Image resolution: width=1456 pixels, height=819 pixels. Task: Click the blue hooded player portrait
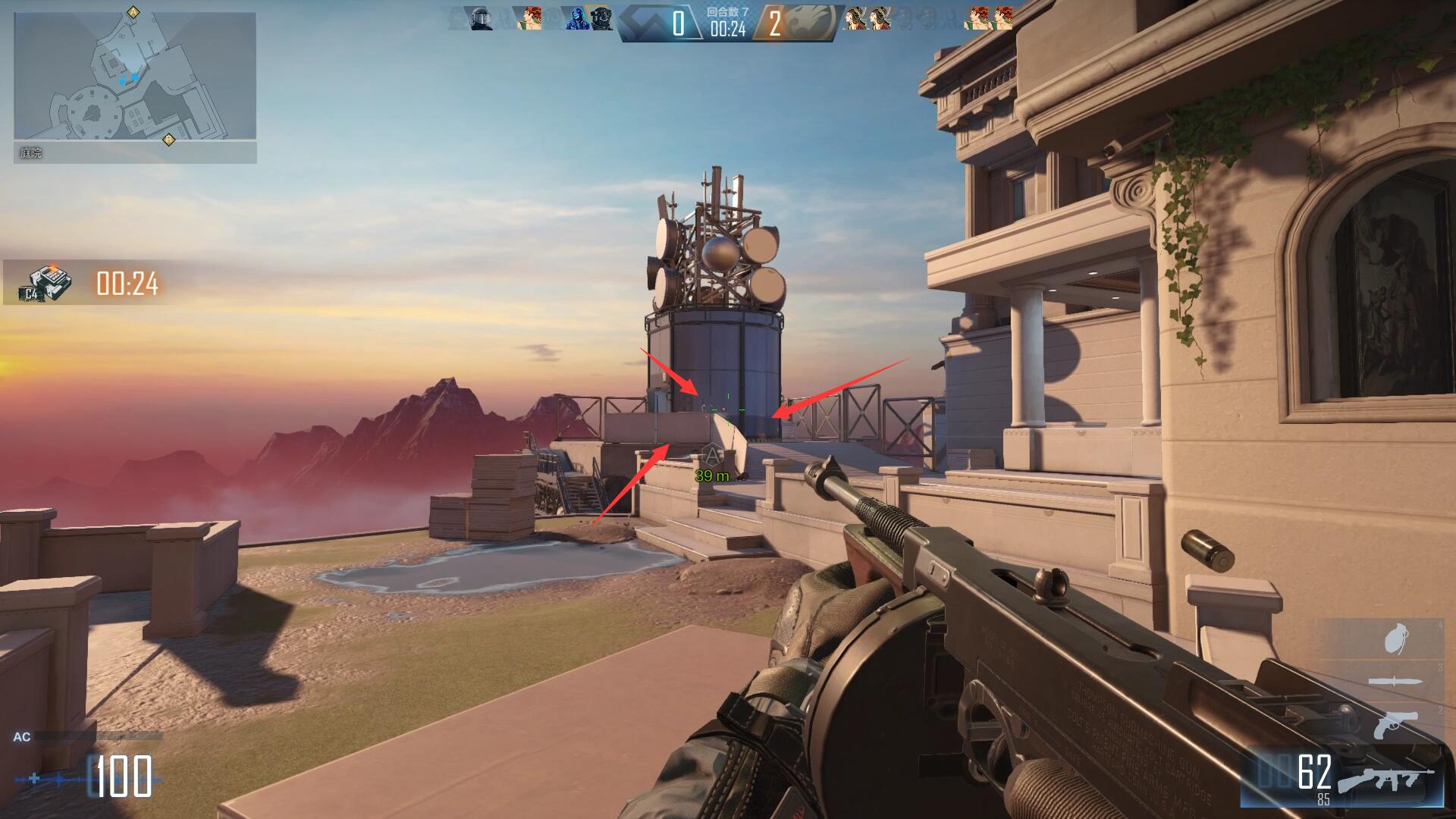[x=576, y=18]
